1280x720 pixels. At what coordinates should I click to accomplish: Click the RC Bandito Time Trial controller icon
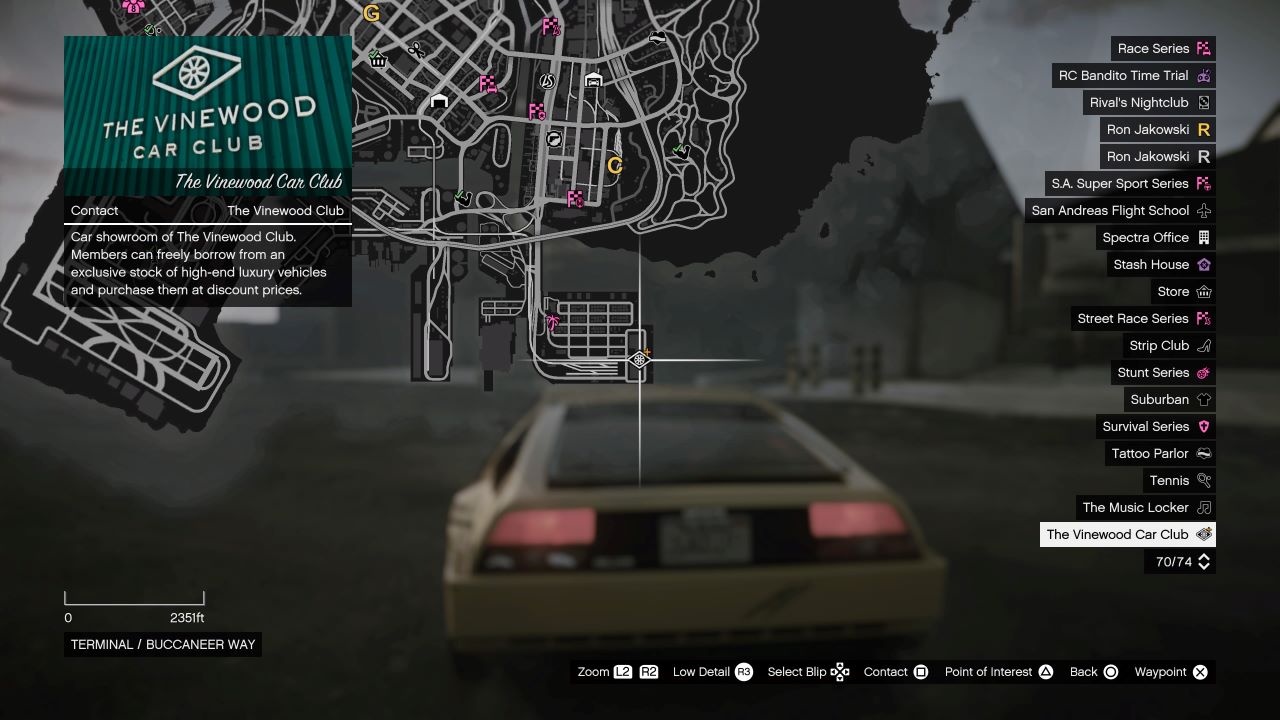coord(1203,75)
